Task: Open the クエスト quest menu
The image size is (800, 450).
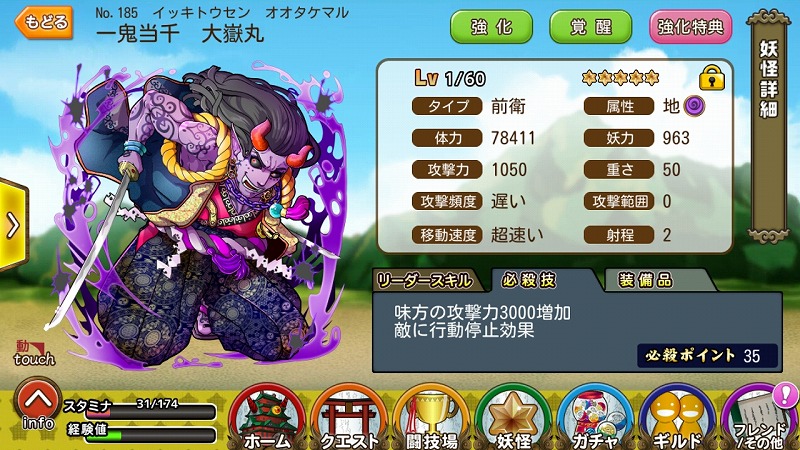Action: pyautogui.click(x=350, y=418)
